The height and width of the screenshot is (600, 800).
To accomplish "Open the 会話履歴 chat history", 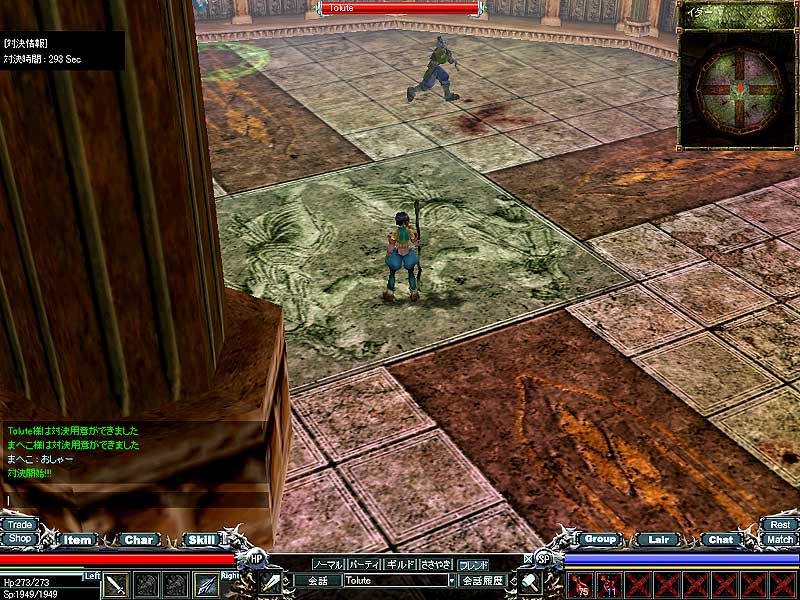I will (482, 580).
